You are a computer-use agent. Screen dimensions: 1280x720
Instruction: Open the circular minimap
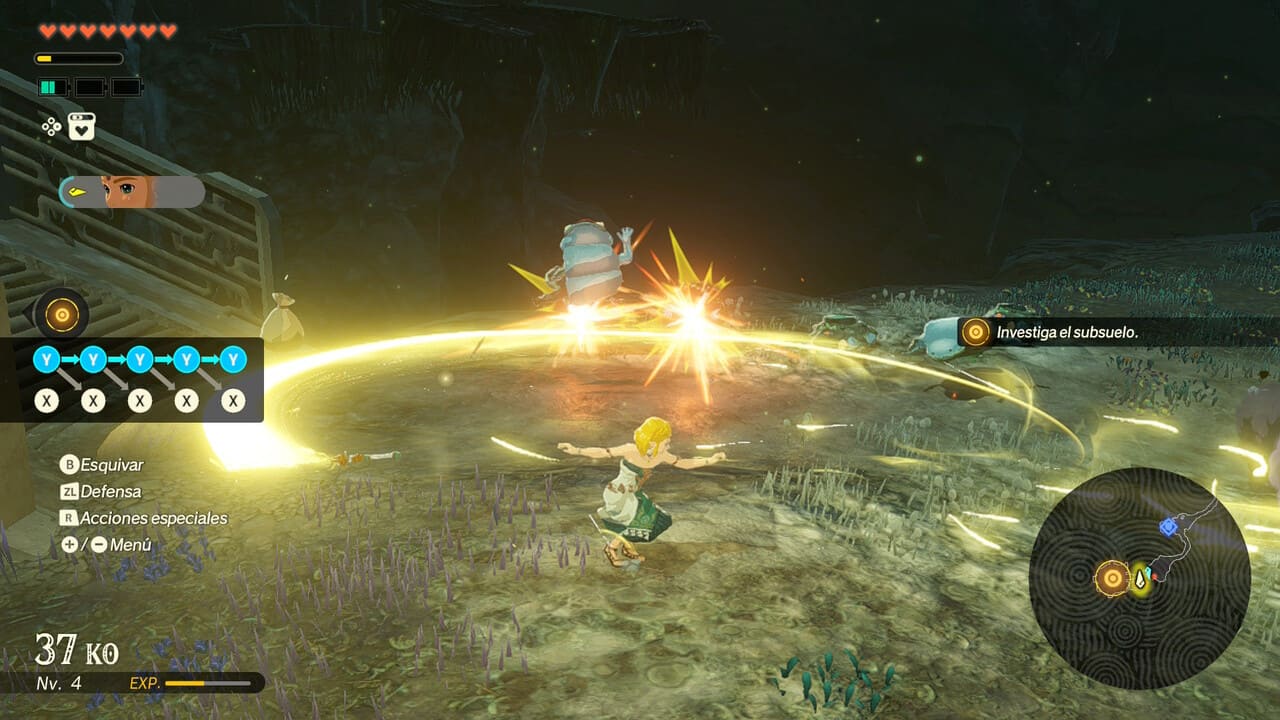pos(1139,577)
